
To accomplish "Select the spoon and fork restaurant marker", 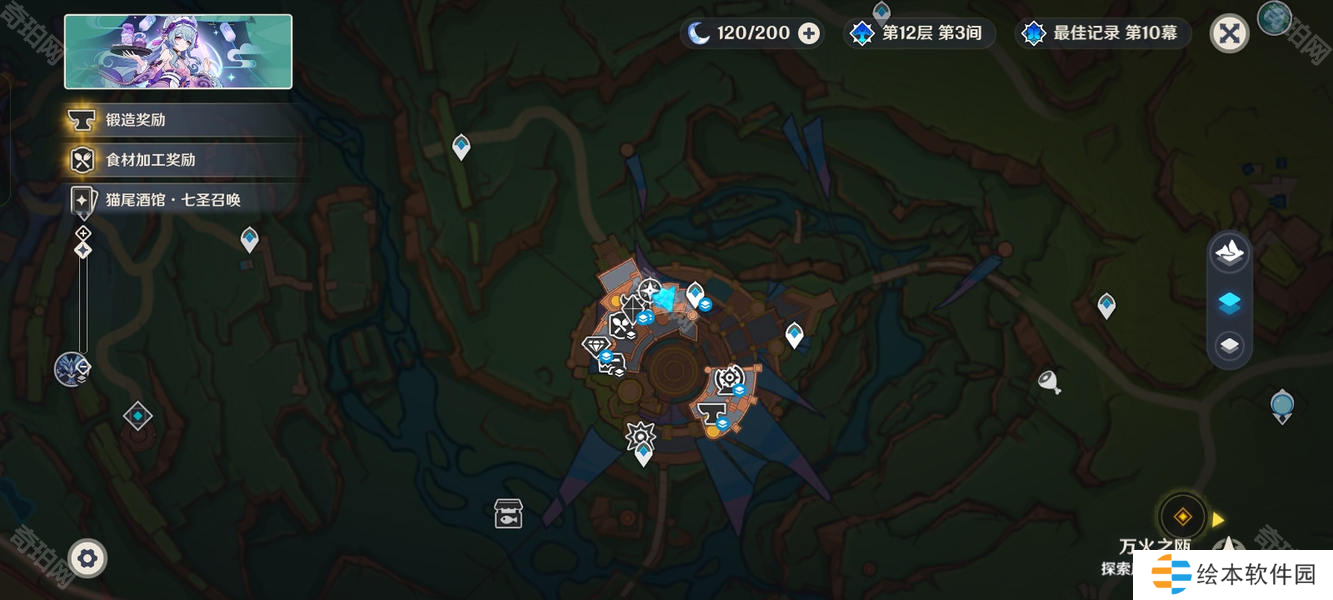I will (x=620, y=325).
